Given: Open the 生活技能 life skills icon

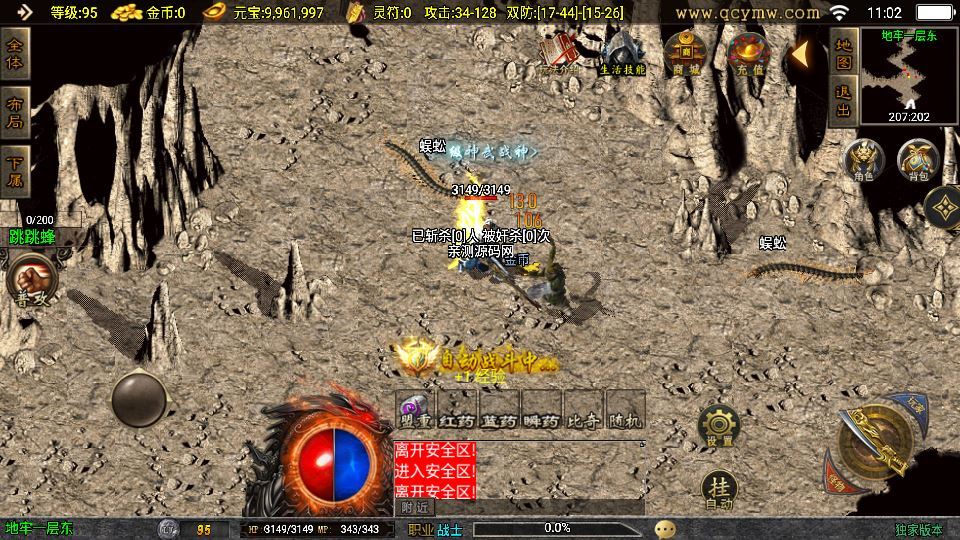Looking at the screenshot, I should coord(622,53).
